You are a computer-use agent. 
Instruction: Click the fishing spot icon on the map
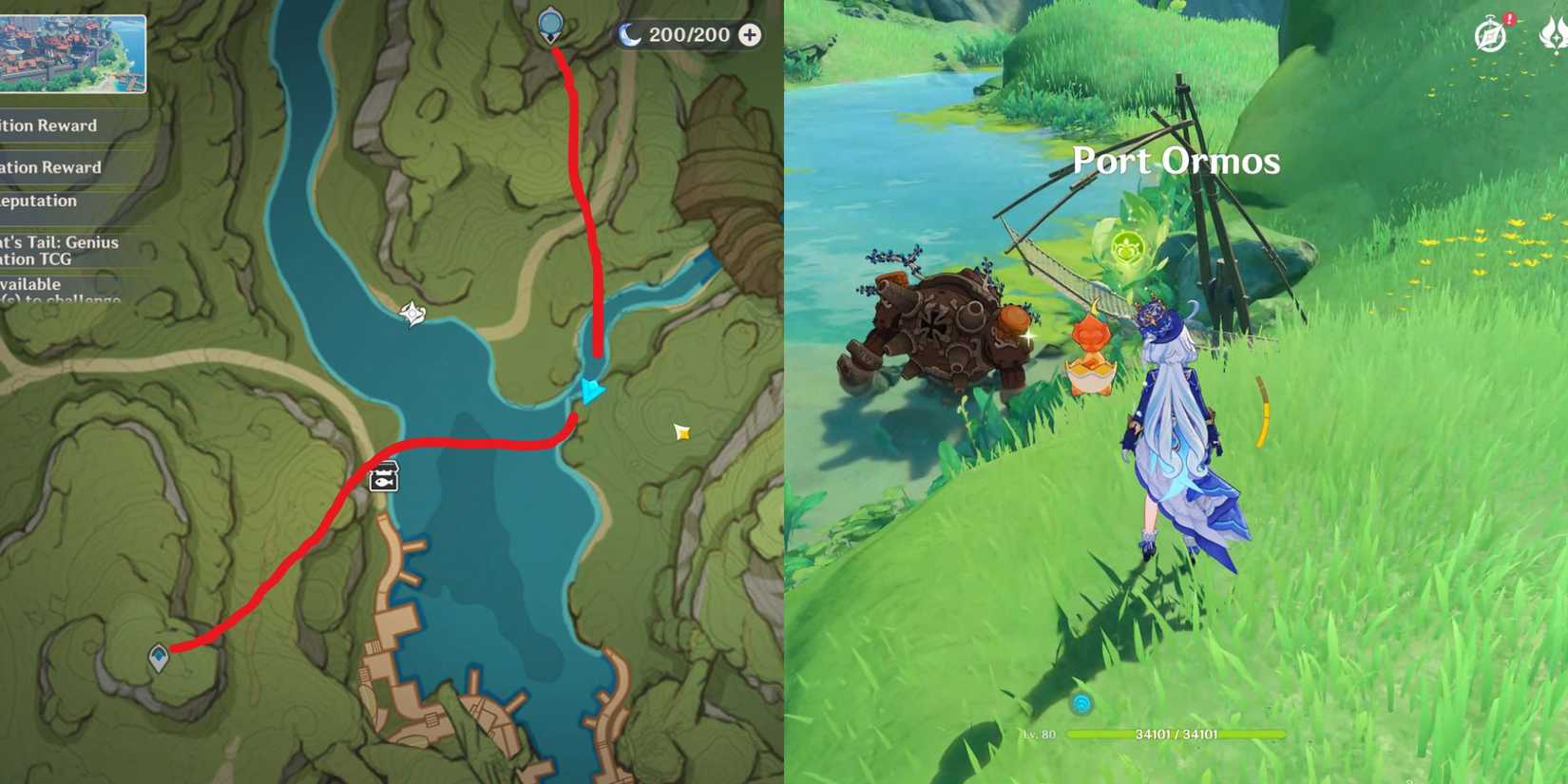pos(382,478)
